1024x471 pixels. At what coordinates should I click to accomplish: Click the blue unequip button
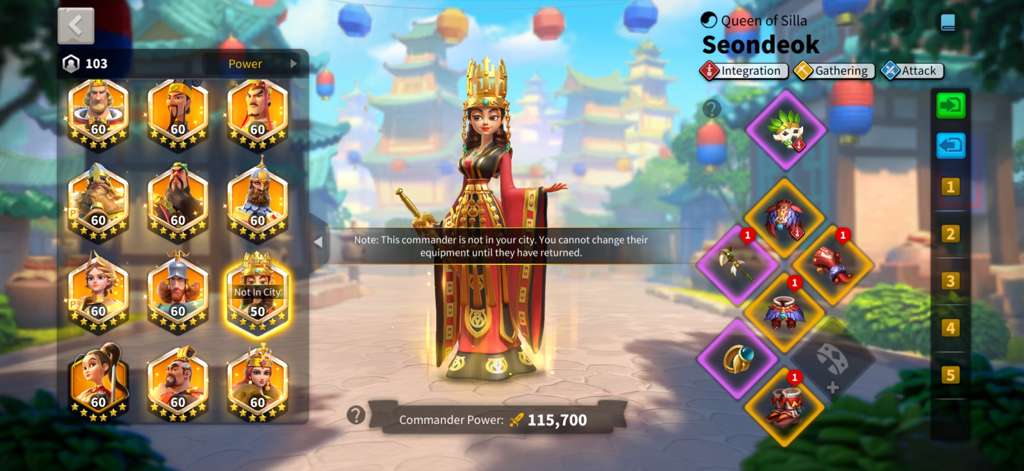pyautogui.click(x=950, y=146)
